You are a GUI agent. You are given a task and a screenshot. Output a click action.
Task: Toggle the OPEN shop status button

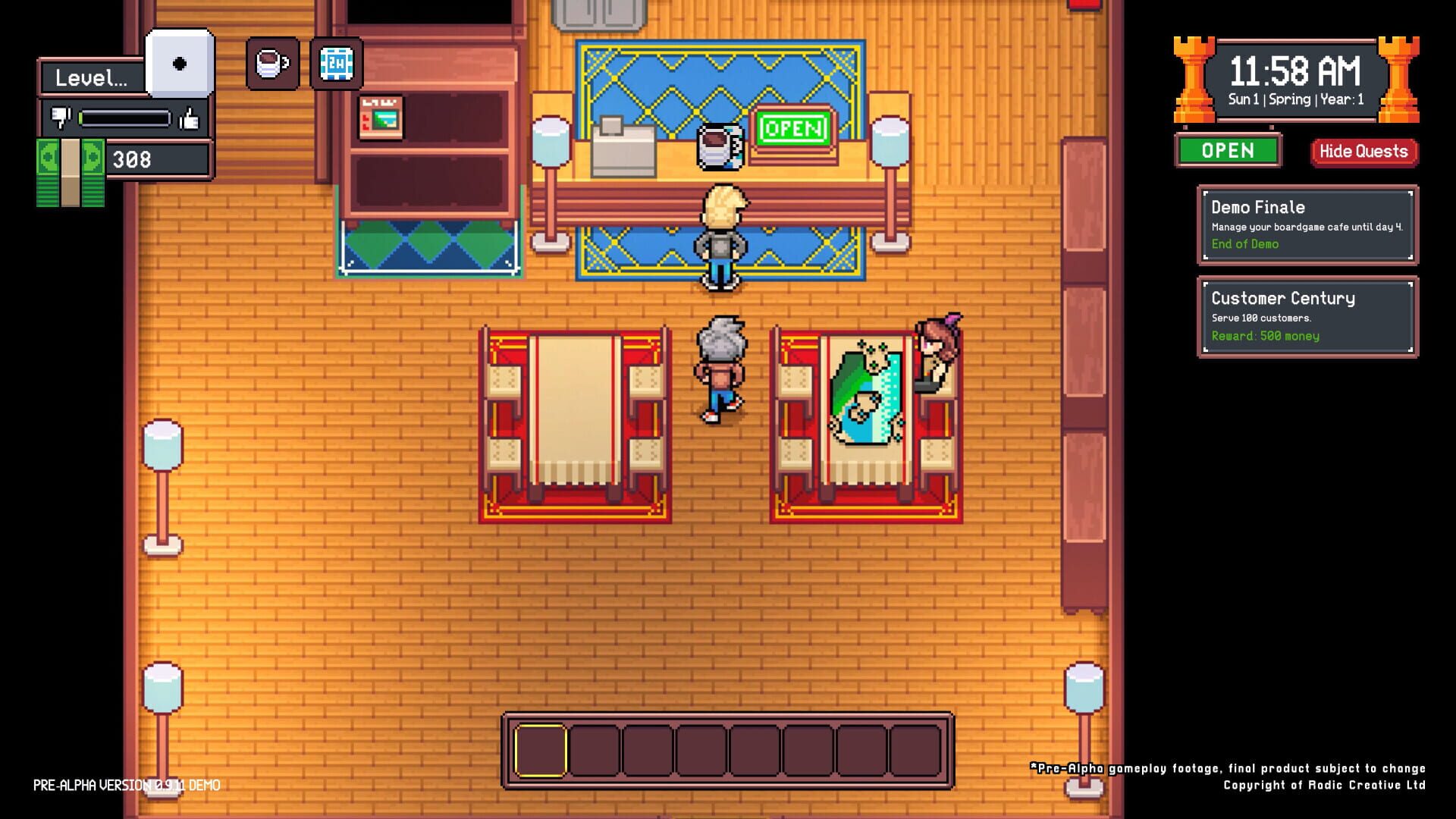tap(1228, 151)
